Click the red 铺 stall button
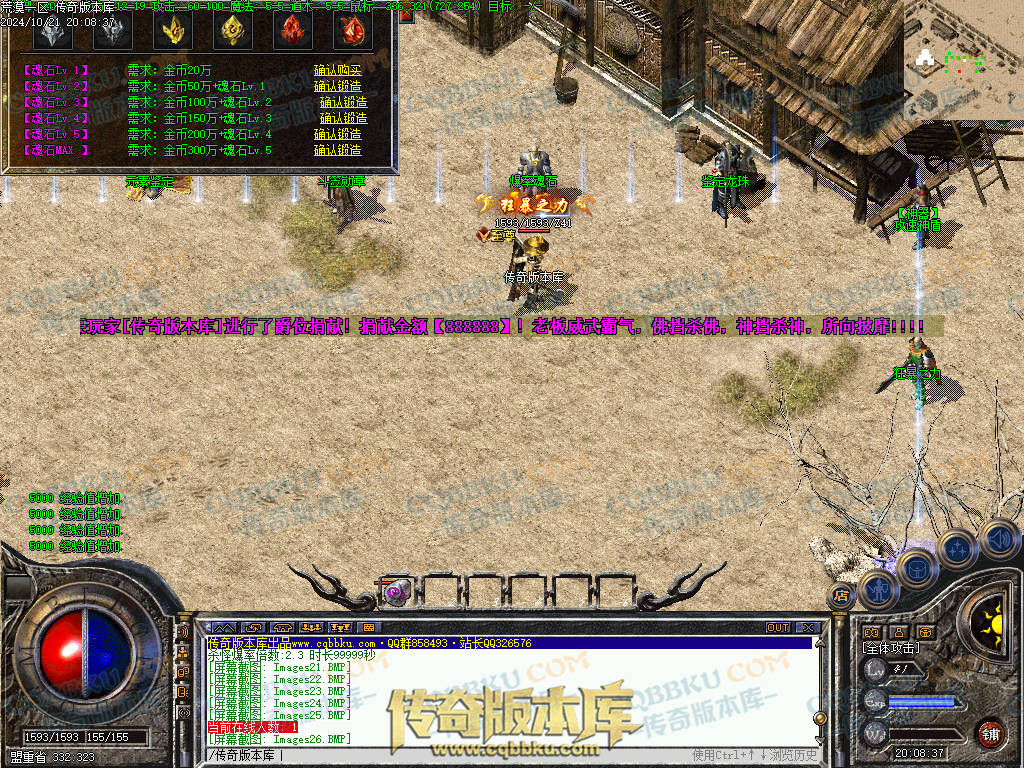Viewport: 1024px width, 768px height. [x=990, y=732]
